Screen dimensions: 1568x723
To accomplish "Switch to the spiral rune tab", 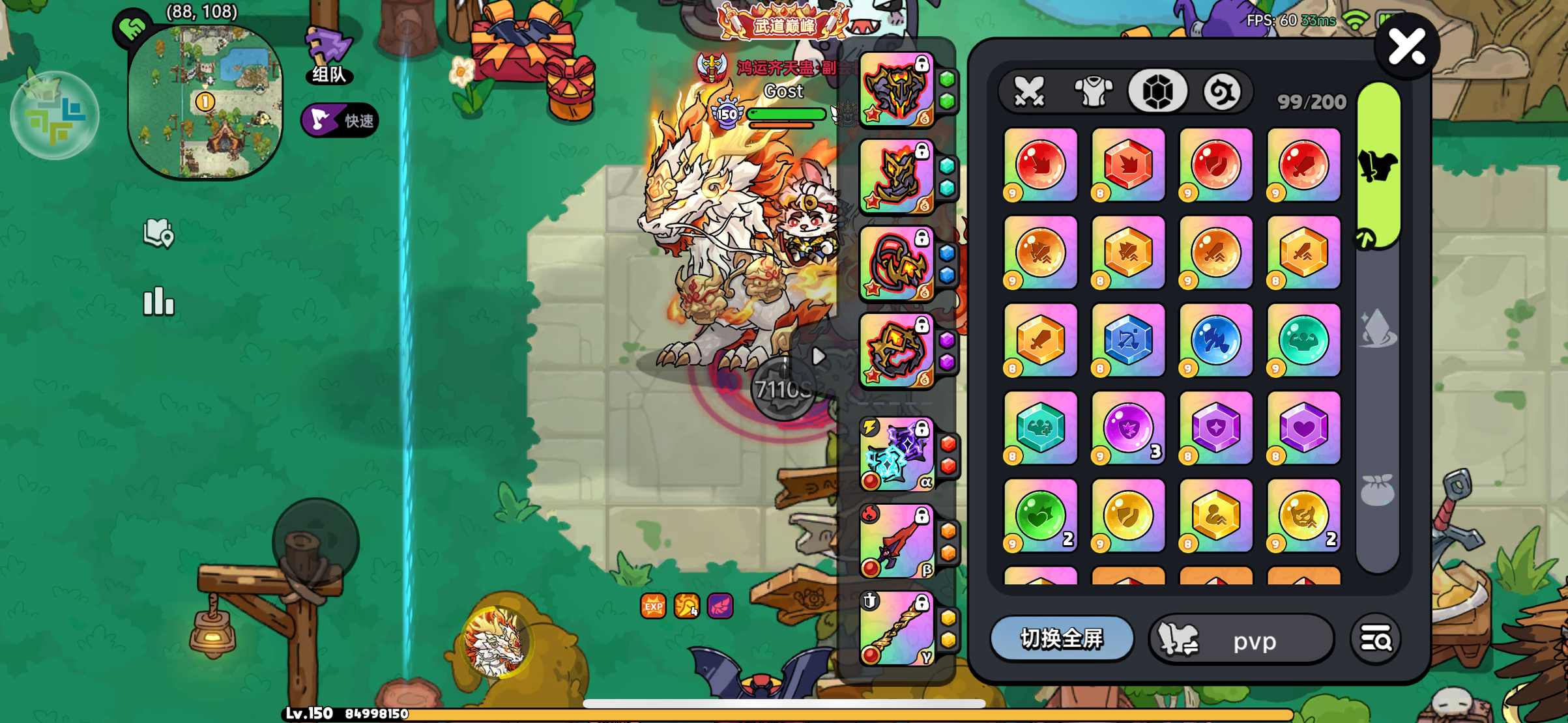I will (x=1221, y=91).
